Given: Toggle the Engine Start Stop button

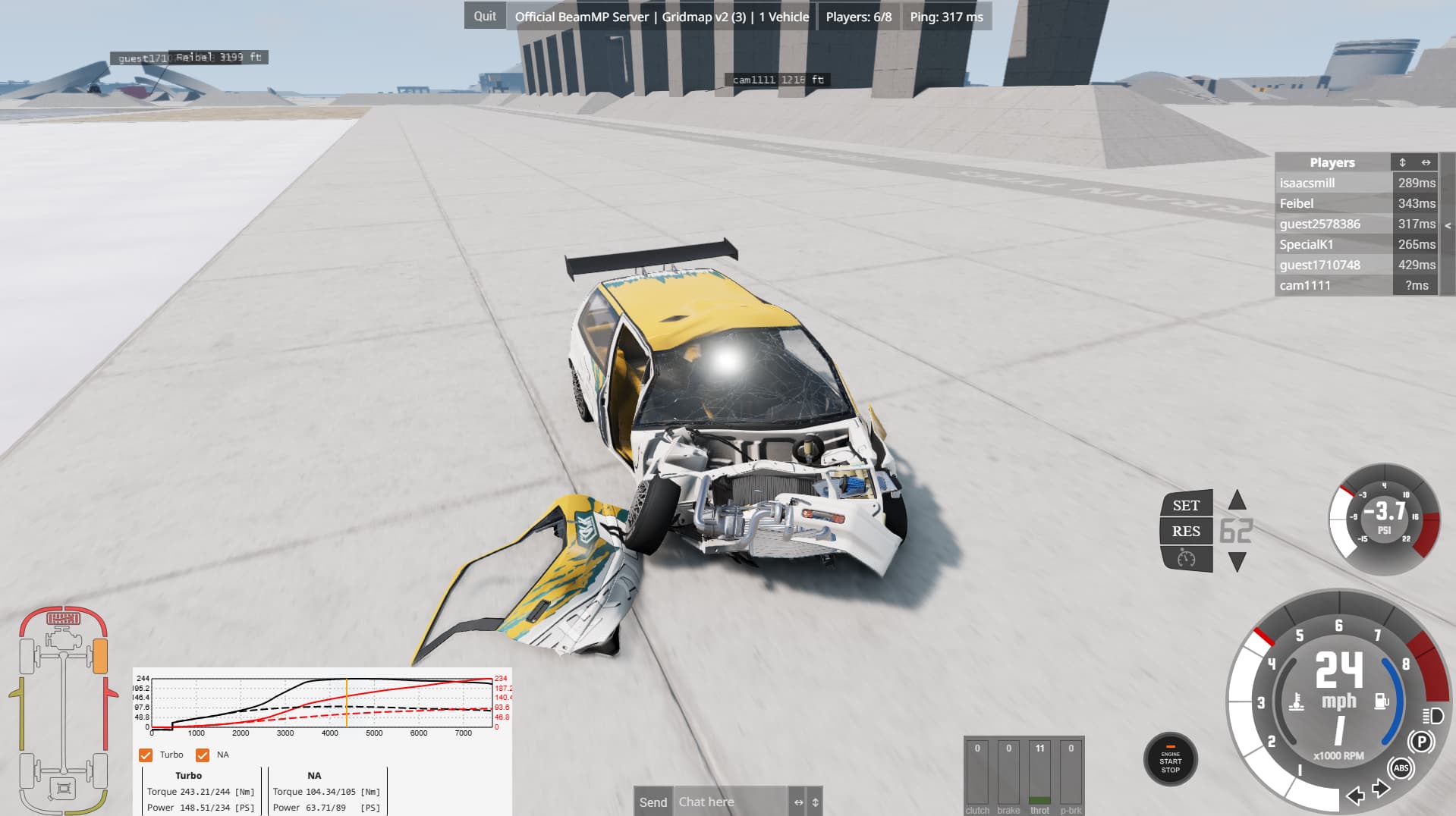Looking at the screenshot, I should [1170, 760].
